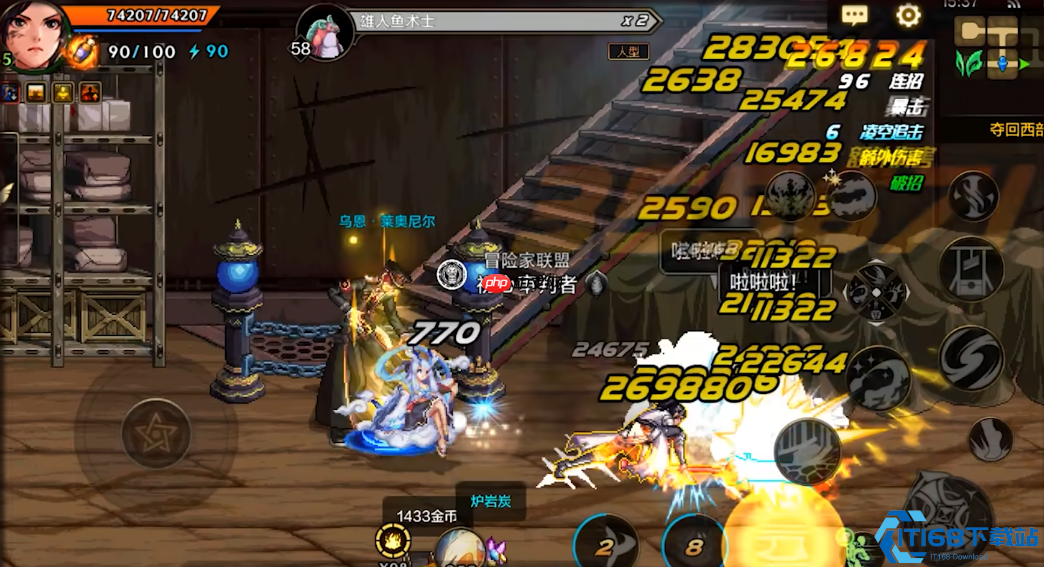
Task: Select the boss target portrait
Action: [x=323, y=32]
